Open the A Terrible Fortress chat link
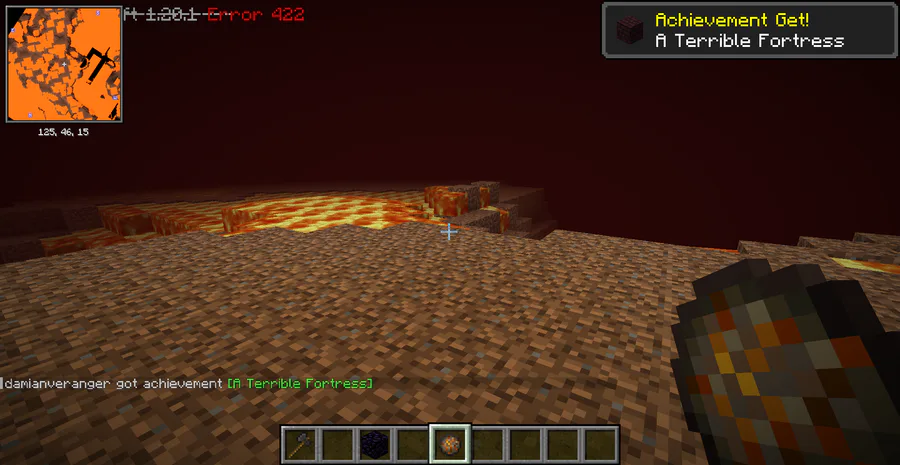The height and width of the screenshot is (465, 900). (x=300, y=384)
